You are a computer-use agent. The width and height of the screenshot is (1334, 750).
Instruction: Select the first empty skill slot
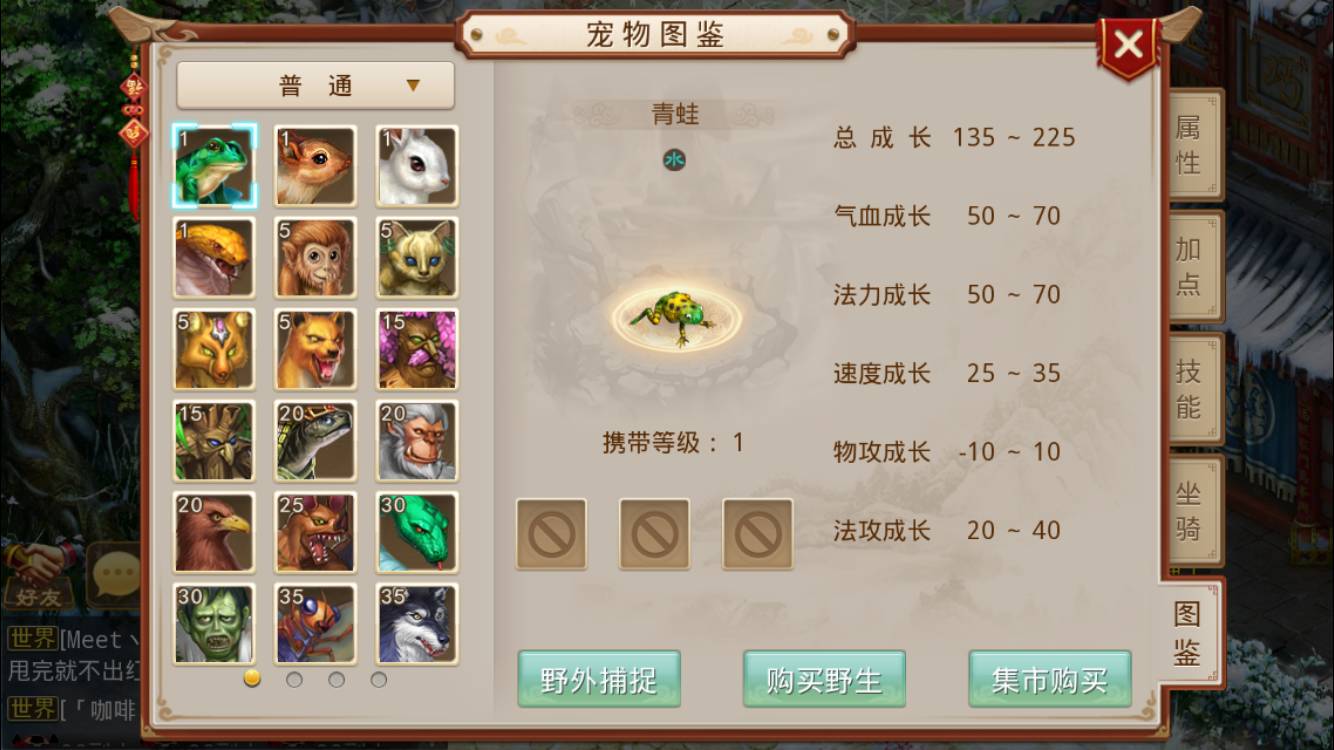pos(551,534)
